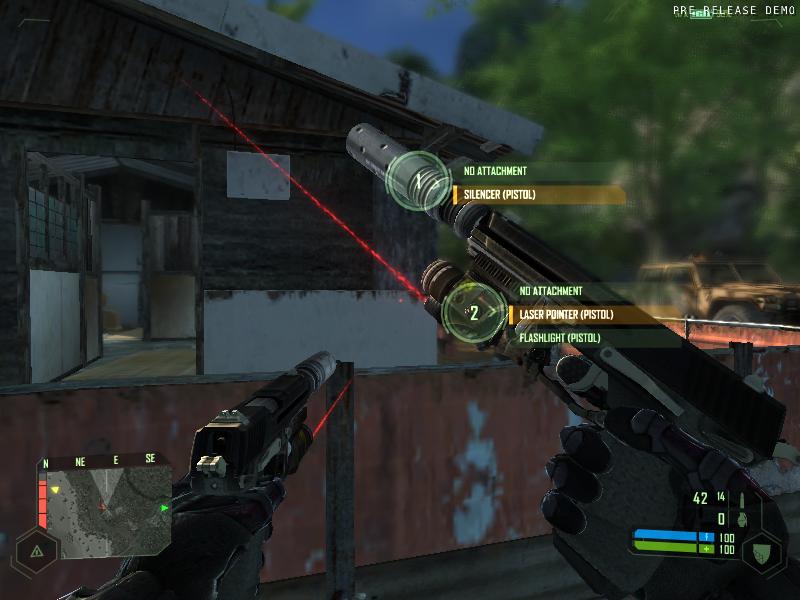Screen dimensions: 800x600
Task: Pick No Attachment in the laser pointer list
Action: point(551,291)
